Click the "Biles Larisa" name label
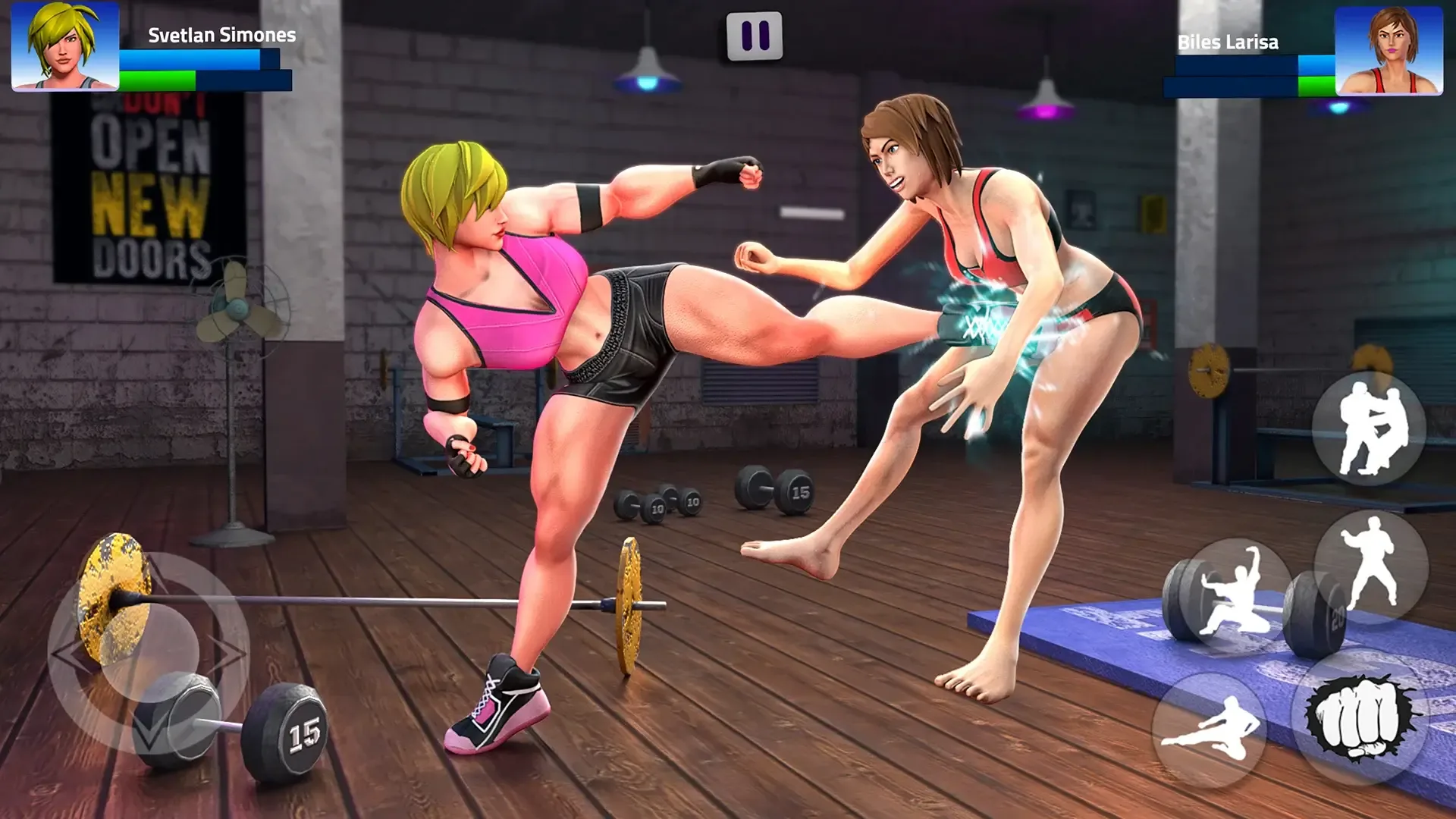The height and width of the screenshot is (819, 1456). [x=1228, y=43]
